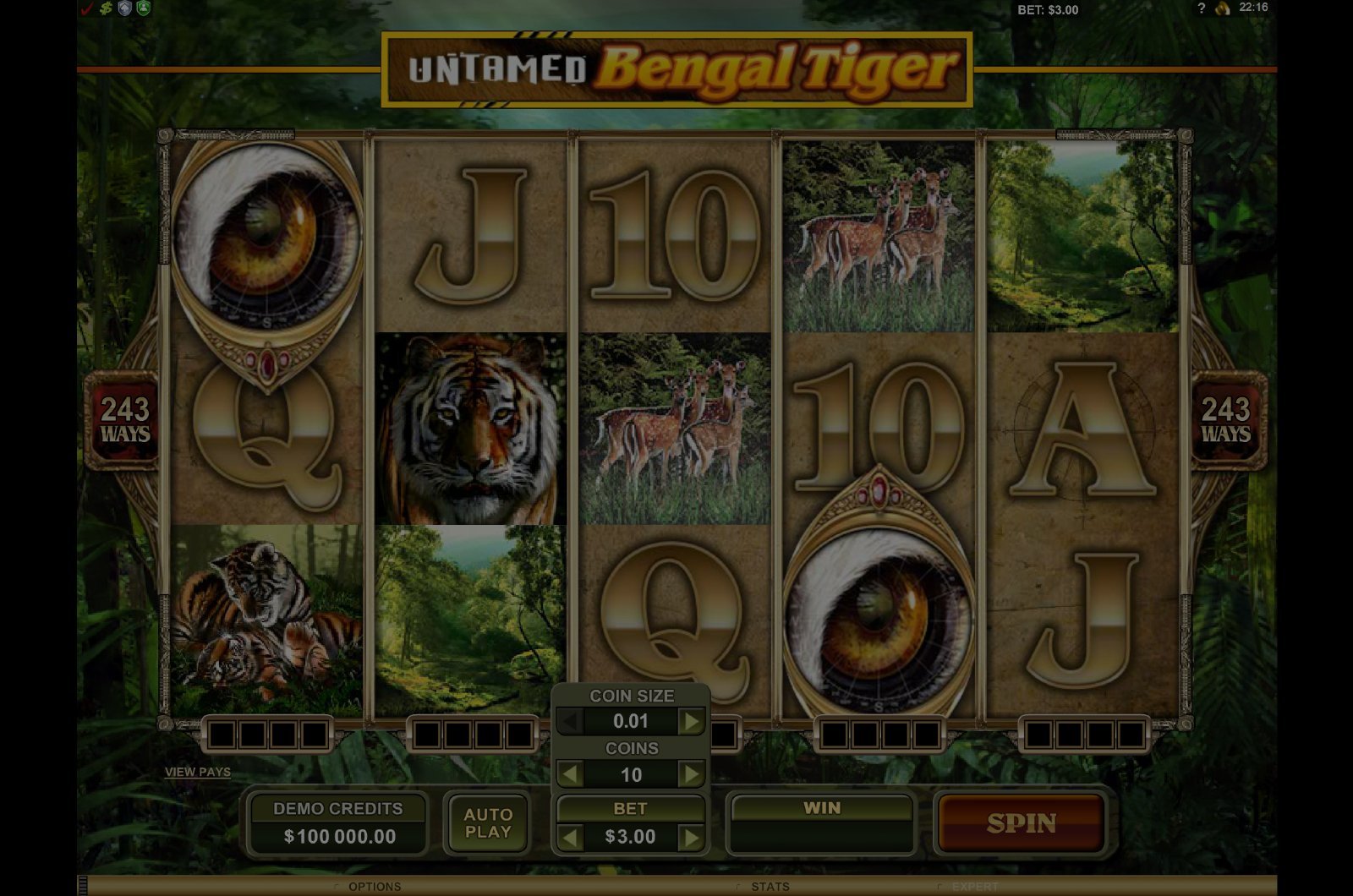This screenshot has height=896, width=1353.
Task: Decrease the $3.00 bet amount
Action: coord(571,838)
